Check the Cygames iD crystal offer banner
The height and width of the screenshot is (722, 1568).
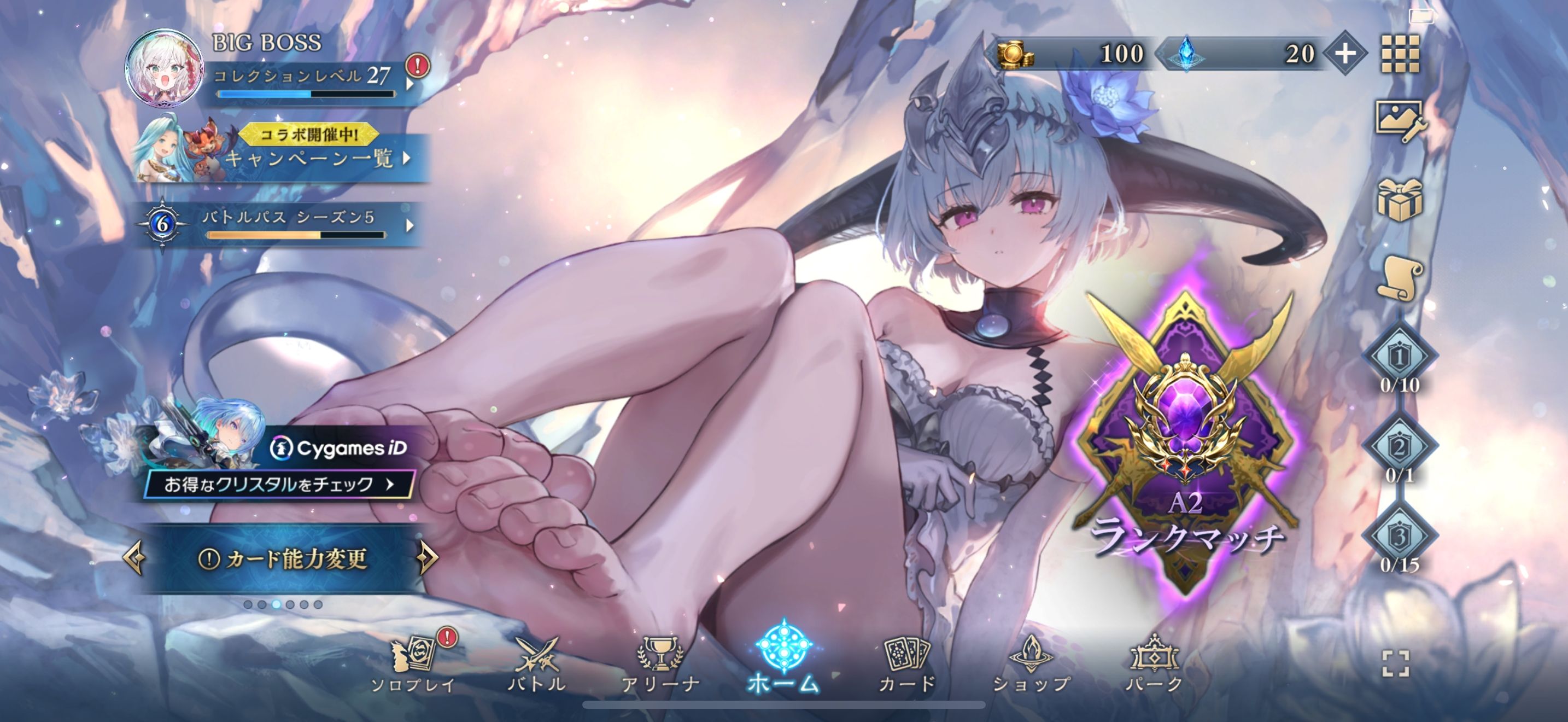coord(280,484)
